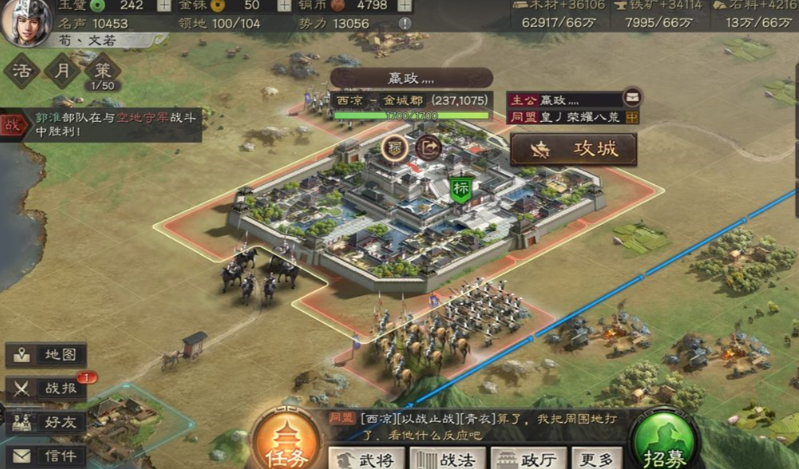Tap the green 招募 recruit button

(x=664, y=442)
